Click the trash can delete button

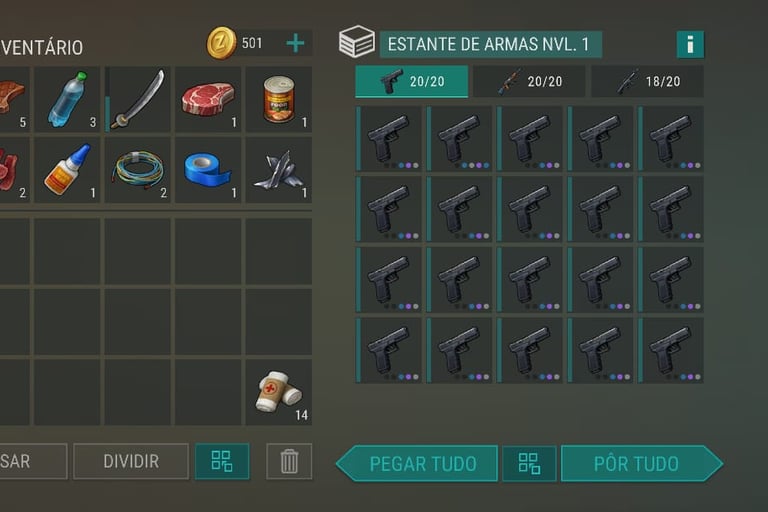[x=289, y=461]
